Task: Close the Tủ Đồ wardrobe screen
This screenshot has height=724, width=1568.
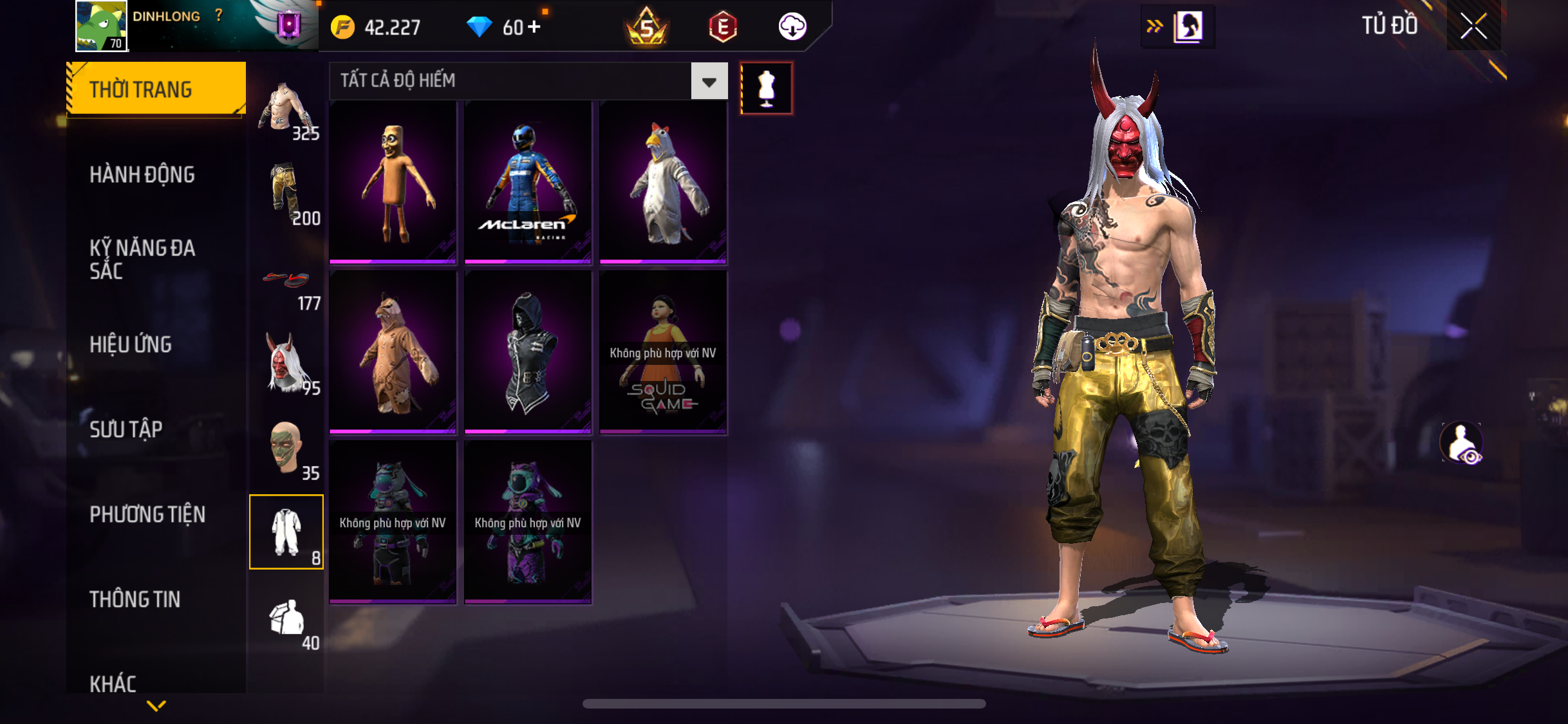Action: pyautogui.click(x=1473, y=26)
